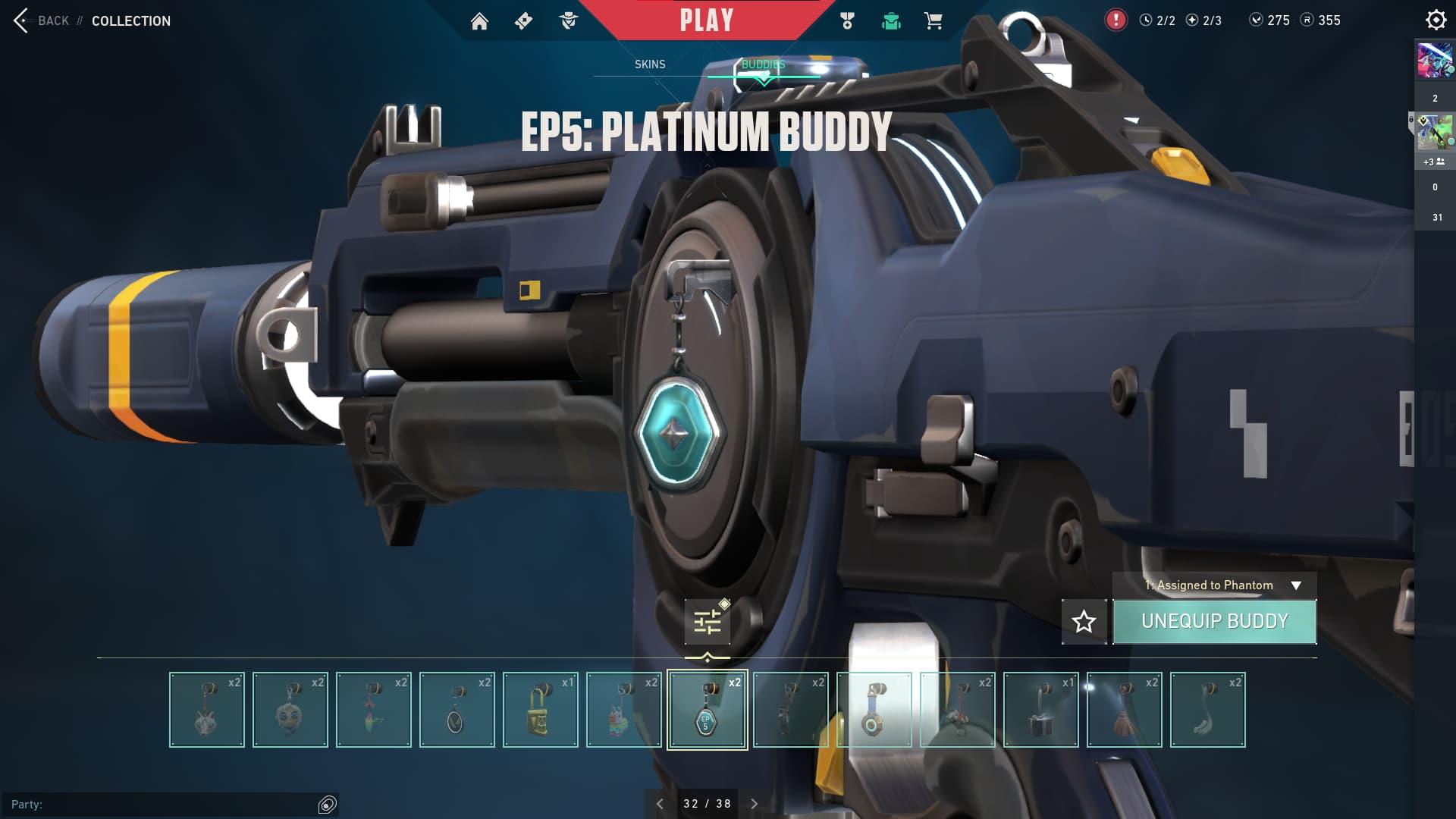Viewport: 1456px width, 819px height.
Task: Select the golden padlock buddy thumbnail
Action: tap(541, 710)
